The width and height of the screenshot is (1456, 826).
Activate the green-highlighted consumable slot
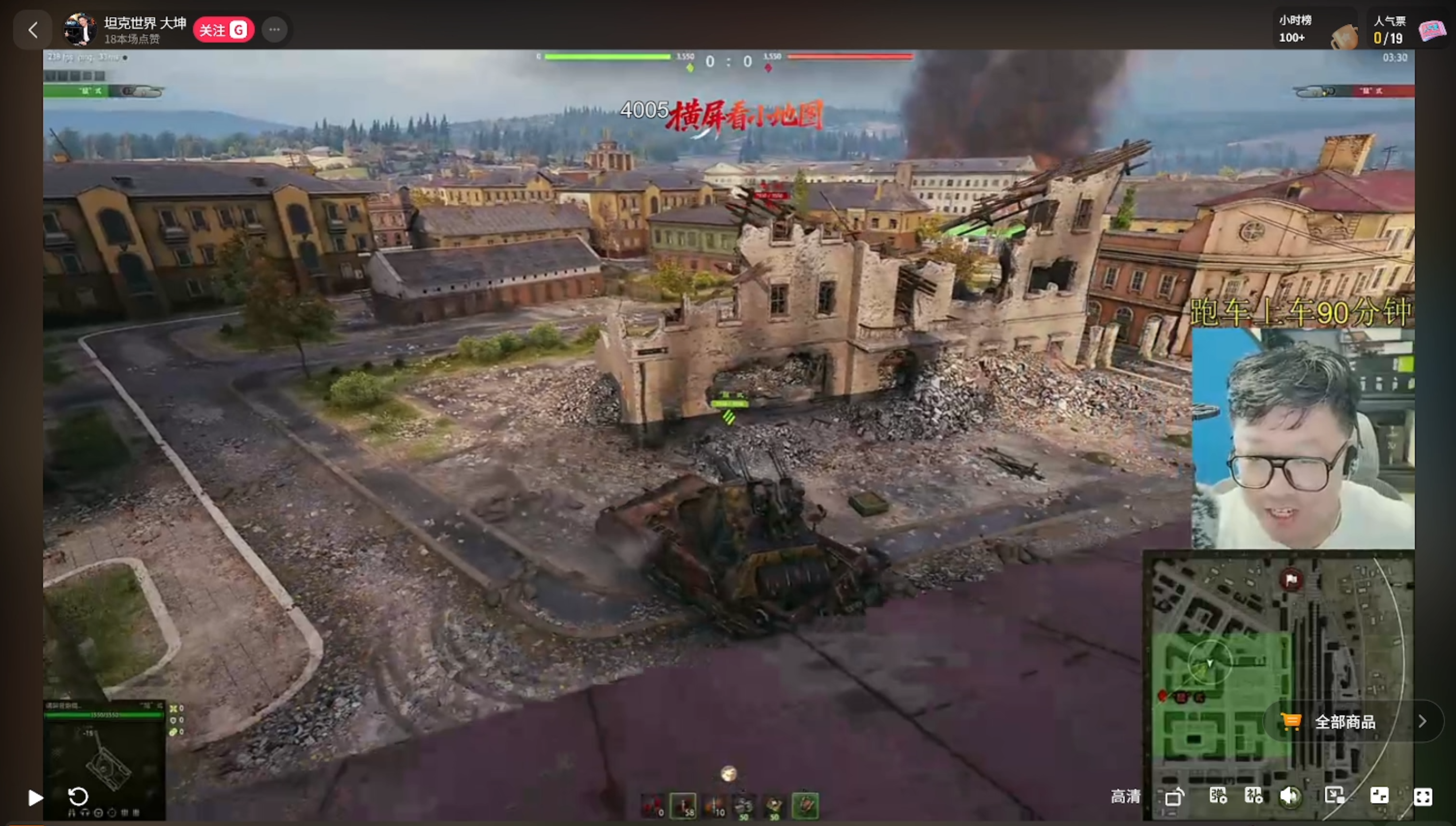pyautogui.click(x=805, y=805)
